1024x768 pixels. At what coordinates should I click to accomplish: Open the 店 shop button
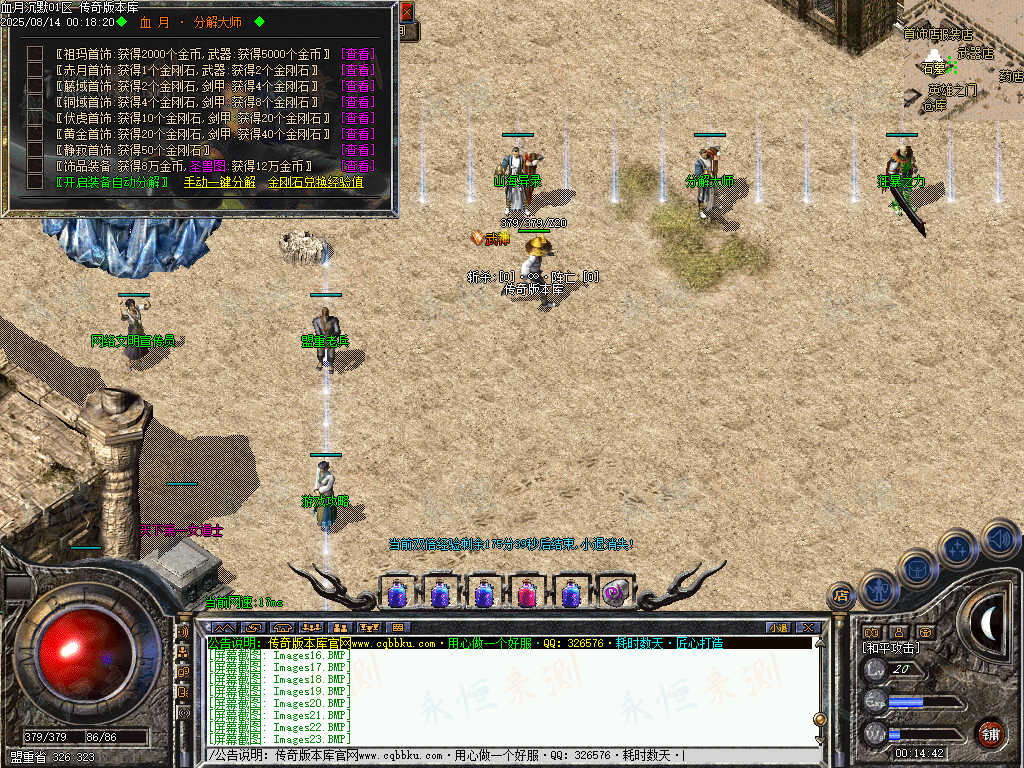pos(840,597)
